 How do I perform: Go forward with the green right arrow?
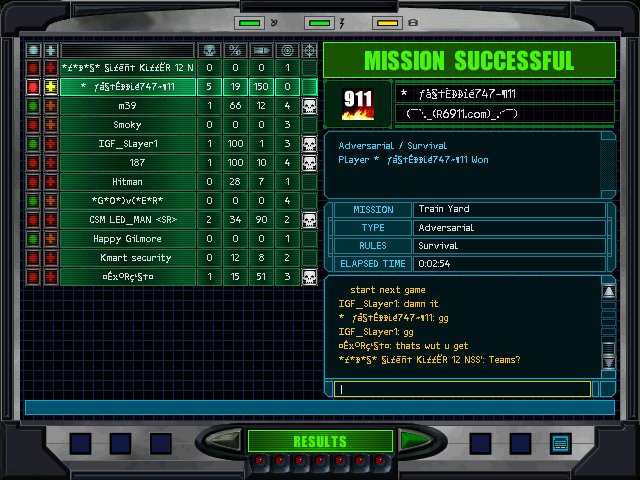click(x=415, y=441)
